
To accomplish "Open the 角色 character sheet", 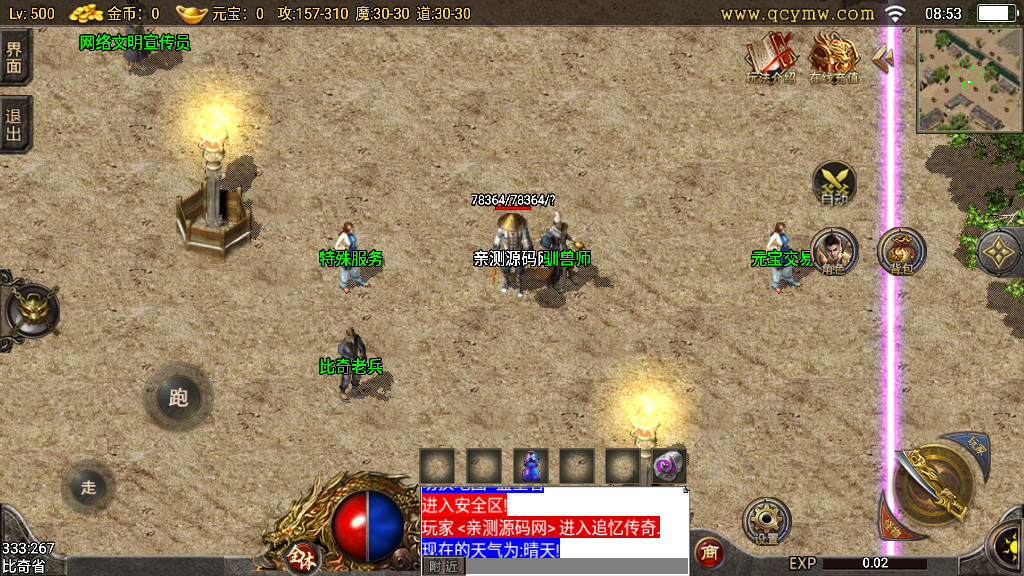I will point(833,252).
